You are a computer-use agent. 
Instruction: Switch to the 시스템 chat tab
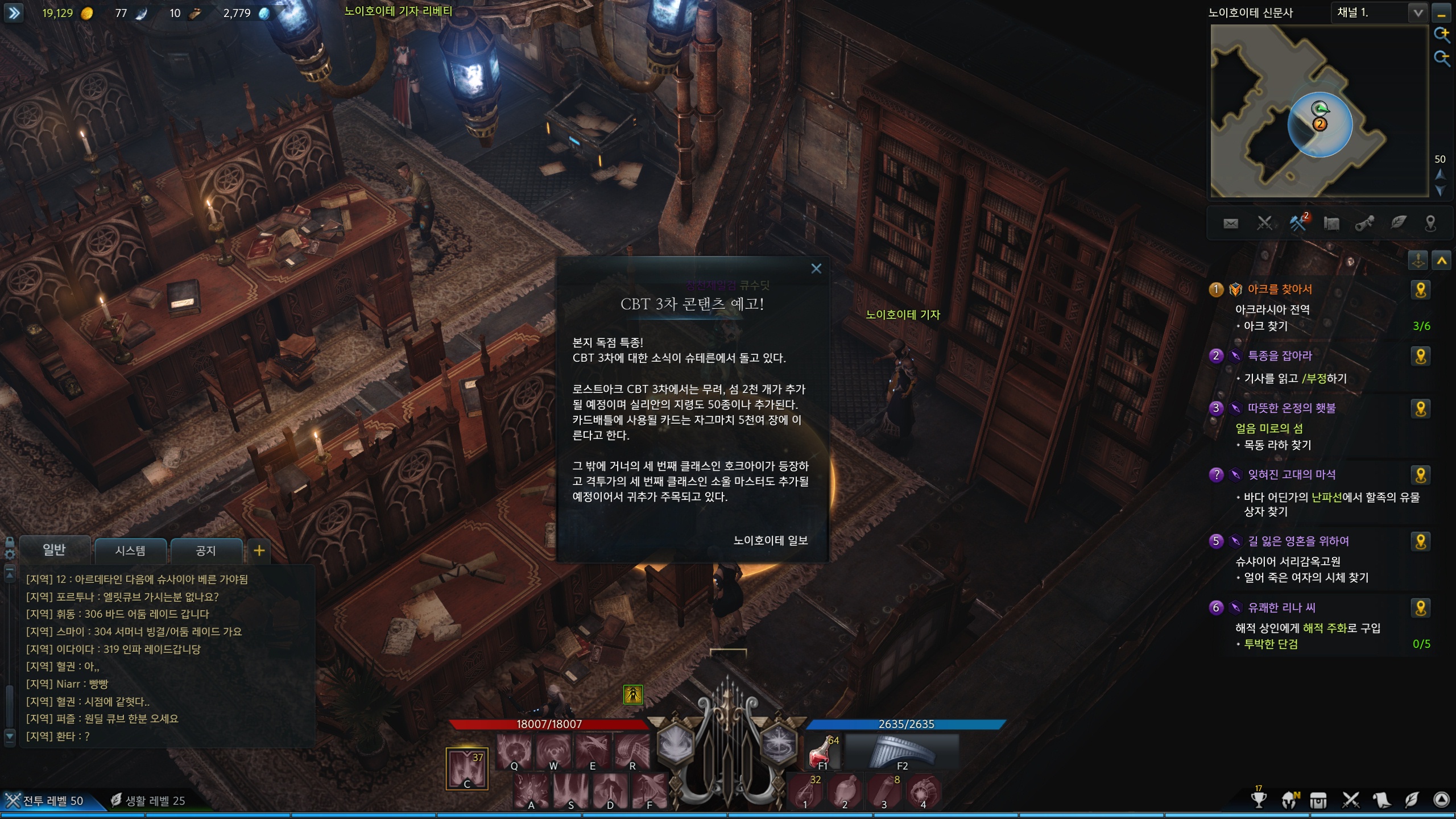pos(130,551)
